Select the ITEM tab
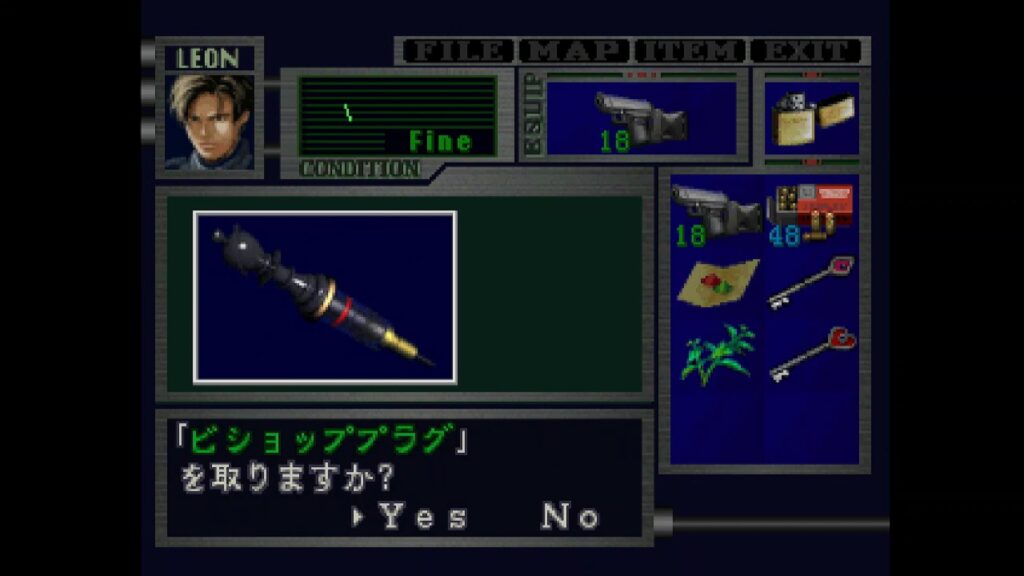This screenshot has height=576, width=1024. tap(691, 51)
